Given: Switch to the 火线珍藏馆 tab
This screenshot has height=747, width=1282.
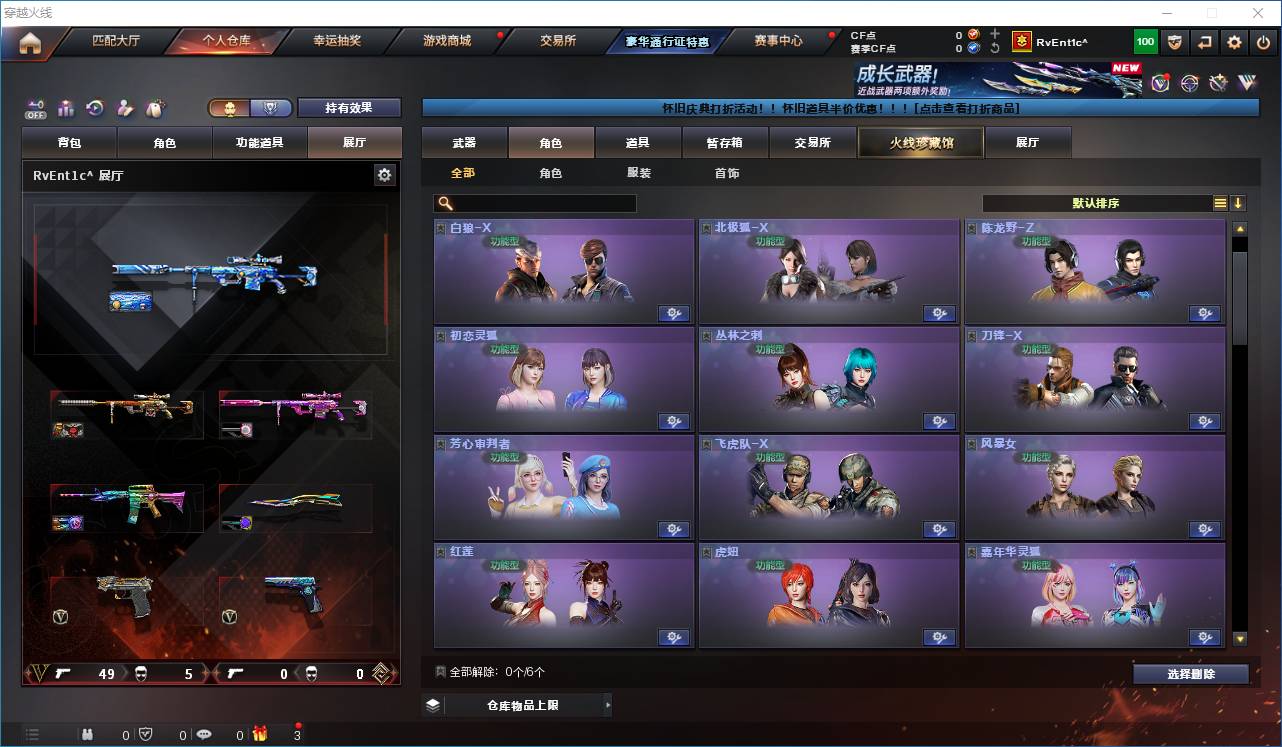Looking at the screenshot, I should [x=919, y=142].
